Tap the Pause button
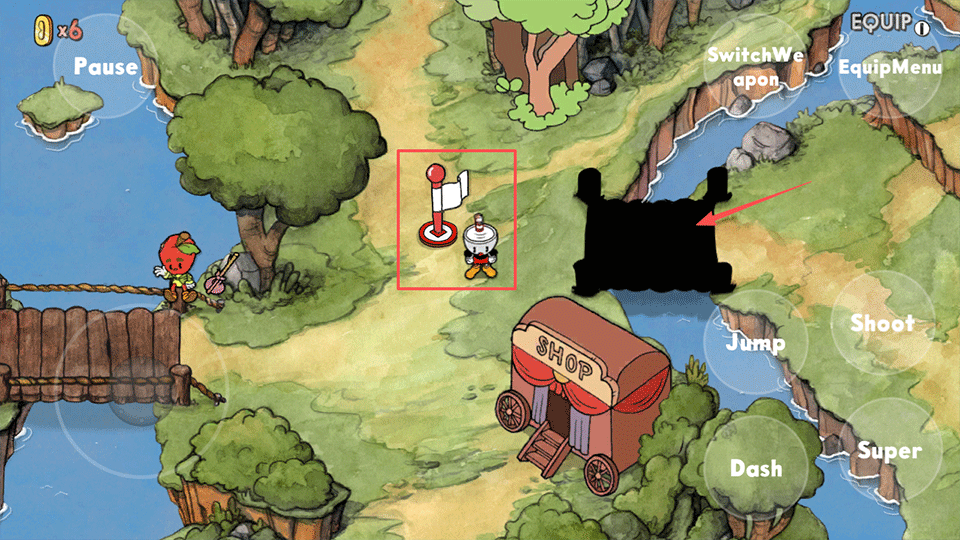960x540 pixels. [x=105, y=67]
